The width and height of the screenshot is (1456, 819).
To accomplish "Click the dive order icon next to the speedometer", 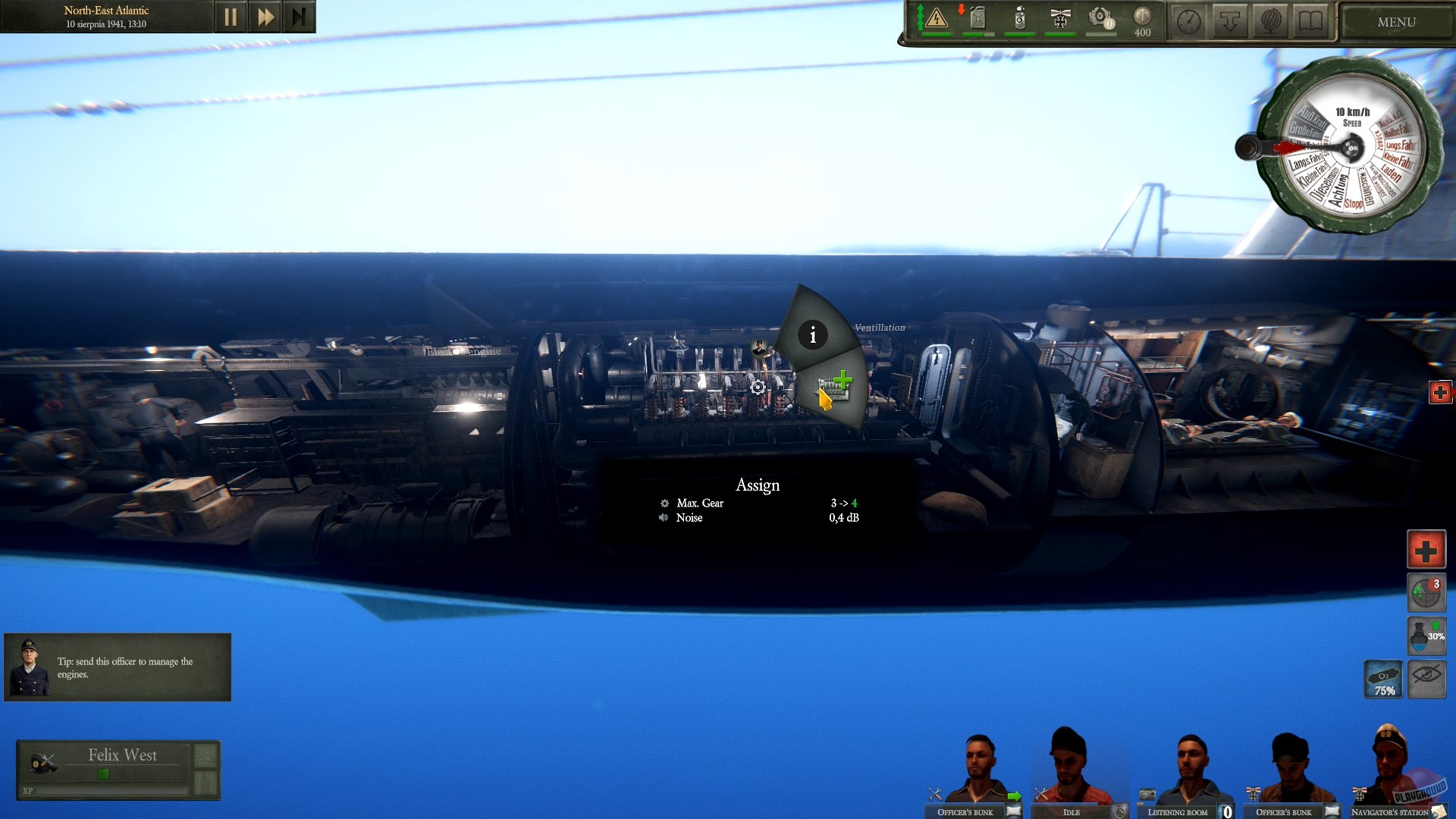I will coord(1231,20).
